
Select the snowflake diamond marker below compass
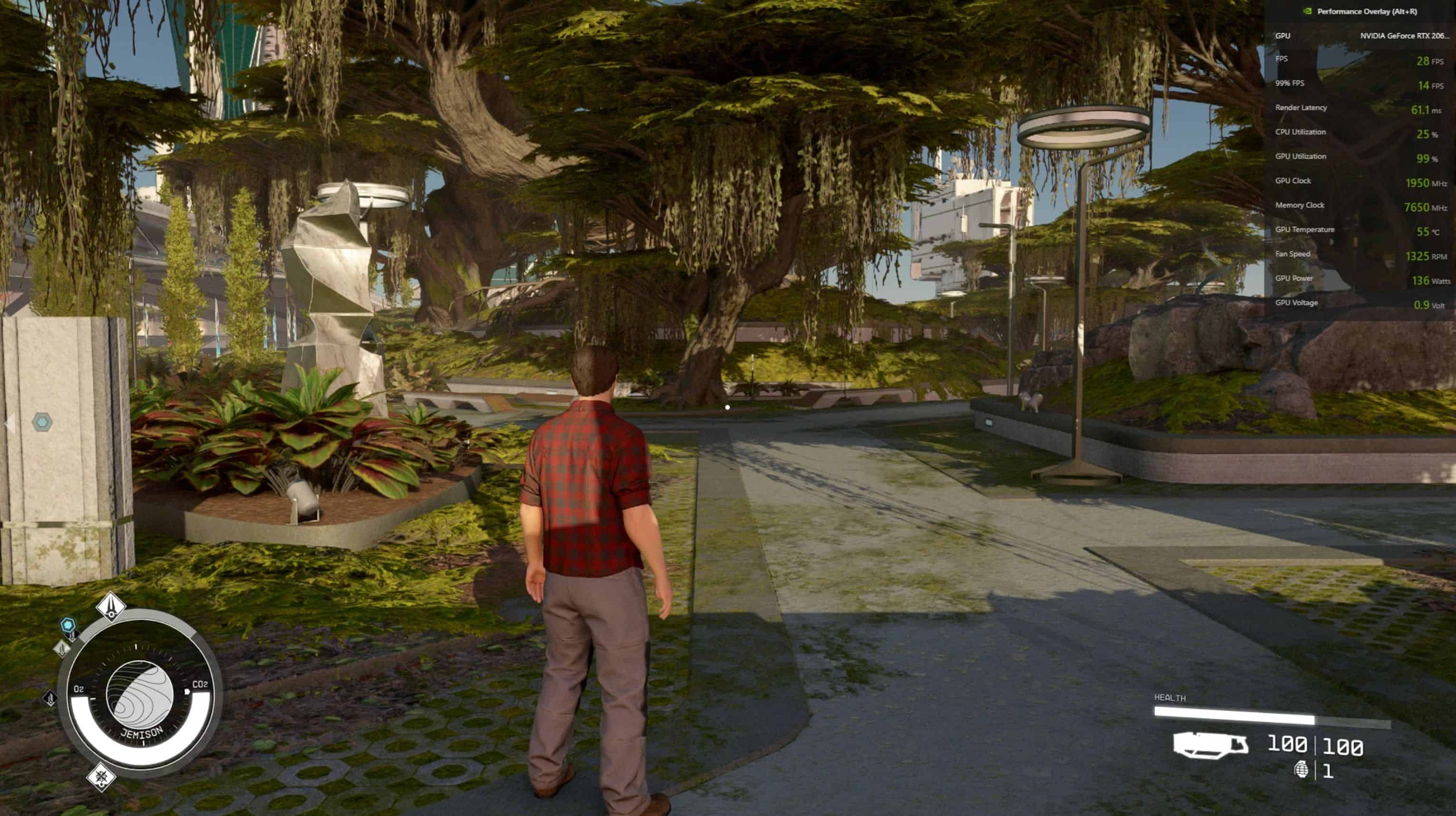(101, 776)
